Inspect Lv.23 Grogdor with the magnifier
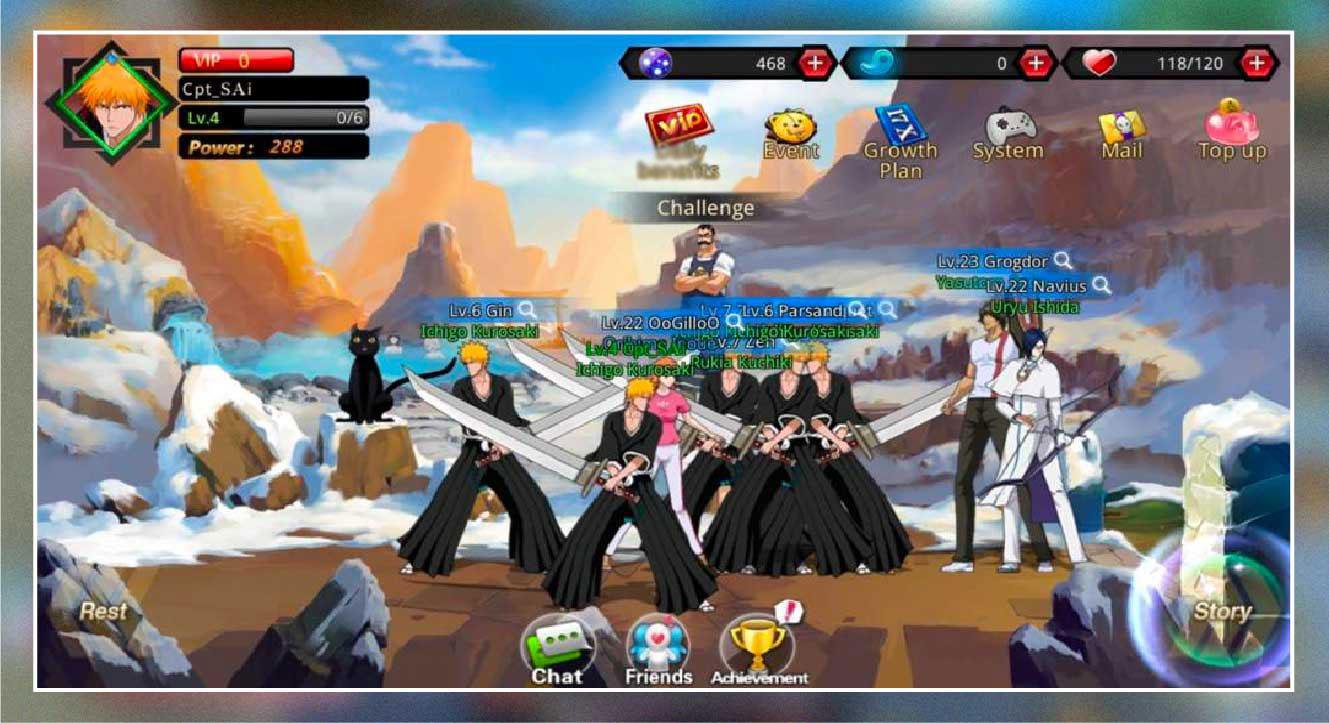The height and width of the screenshot is (723, 1329). tap(1063, 262)
